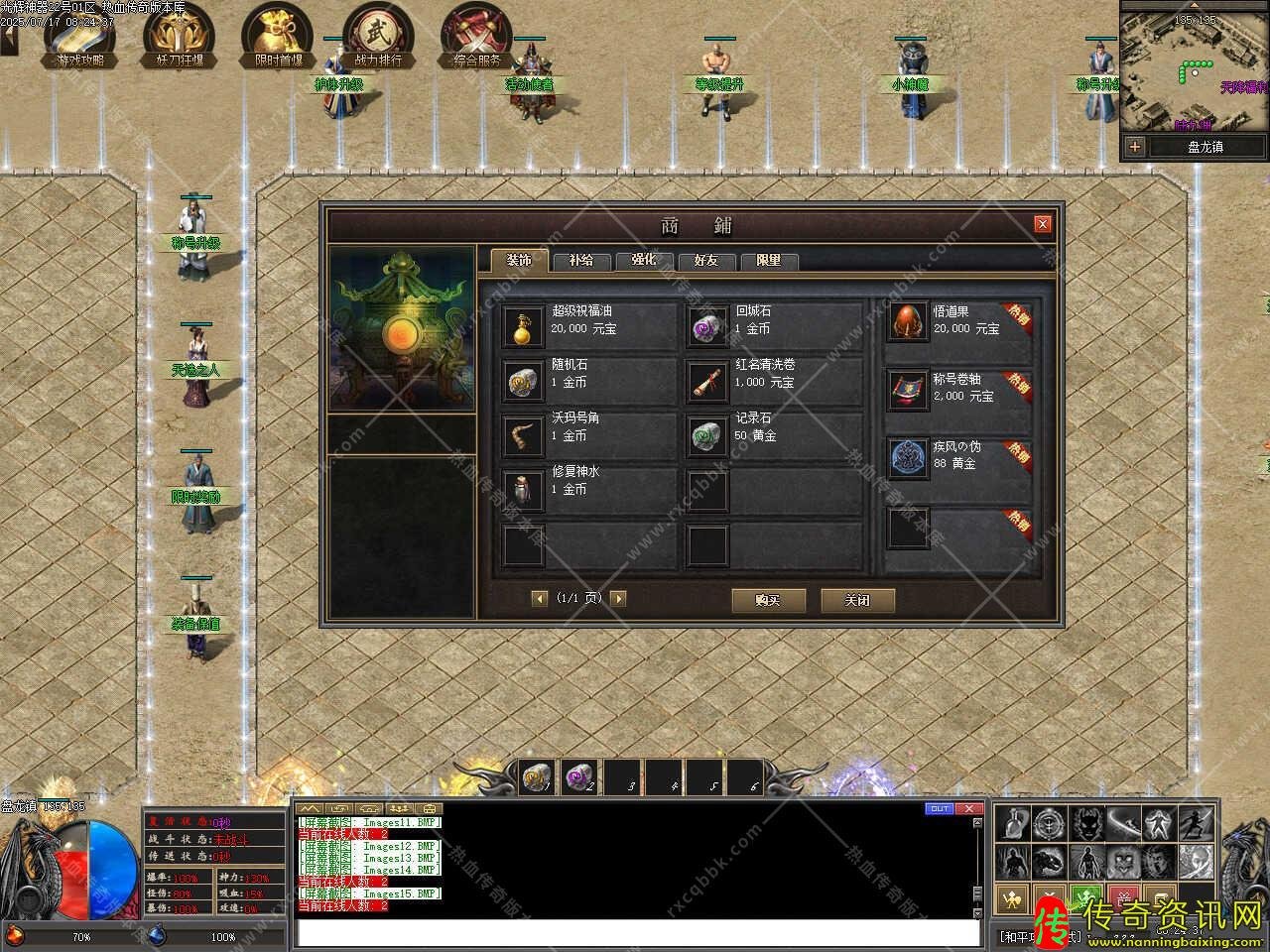
Task: Open the 游戏攻略 game guide icon
Action: (79, 35)
